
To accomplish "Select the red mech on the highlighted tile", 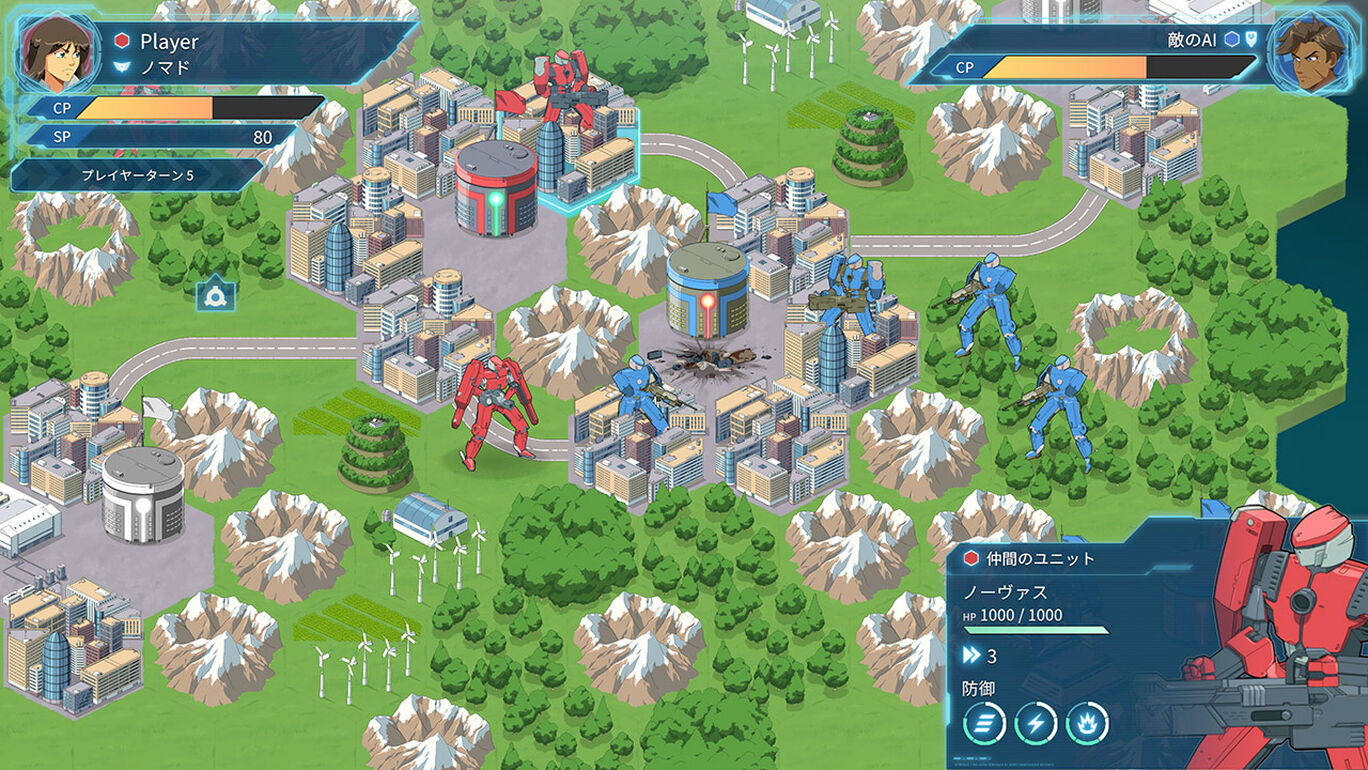I will click(x=563, y=92).
